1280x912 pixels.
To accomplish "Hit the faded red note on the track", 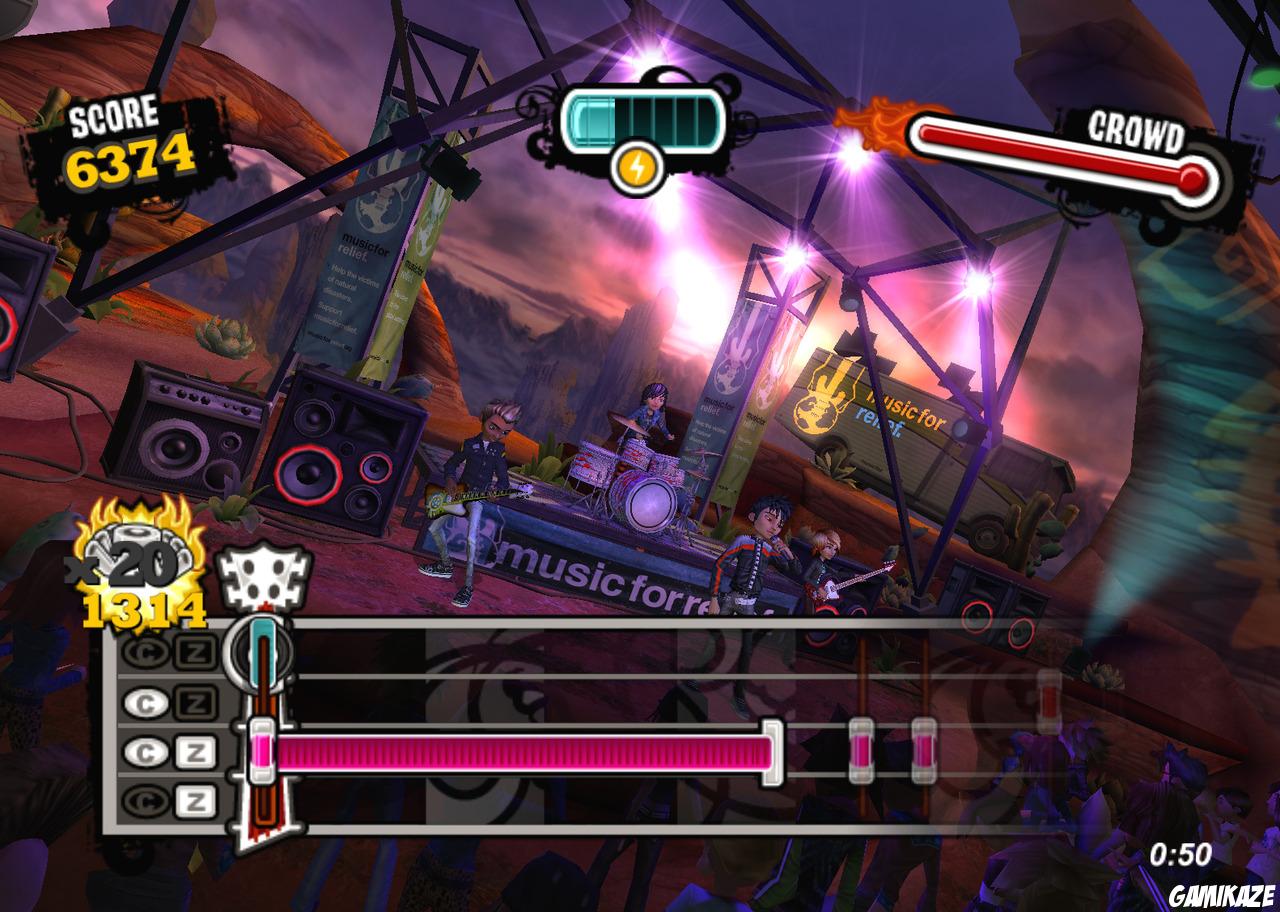I will tap(1048, 695).
